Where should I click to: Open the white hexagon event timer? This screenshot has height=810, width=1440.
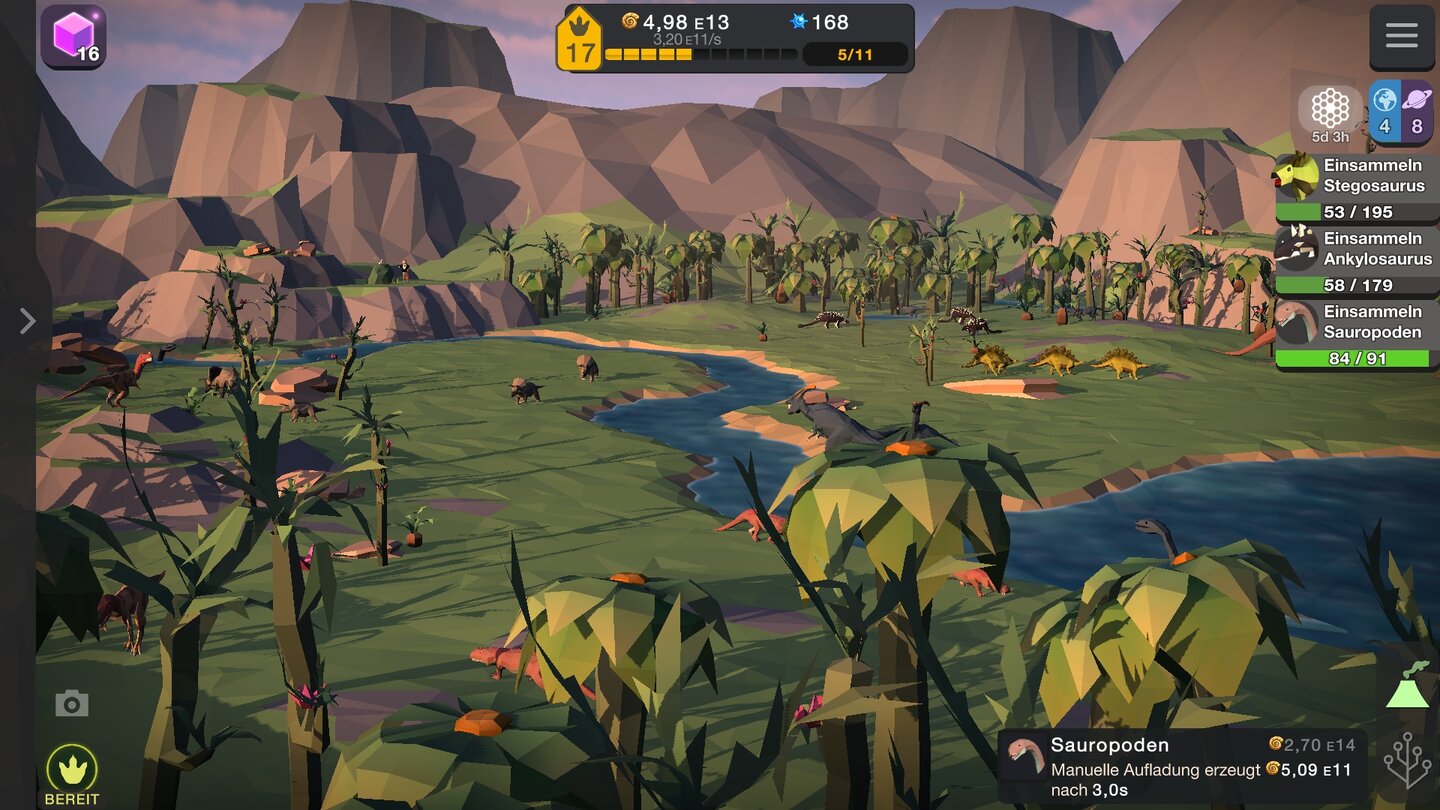1330,112
